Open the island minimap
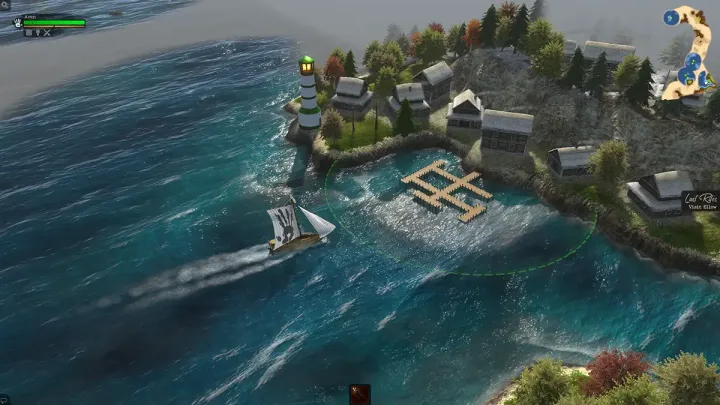The width and height of the screenshot is (720, 405). (692, 50)
